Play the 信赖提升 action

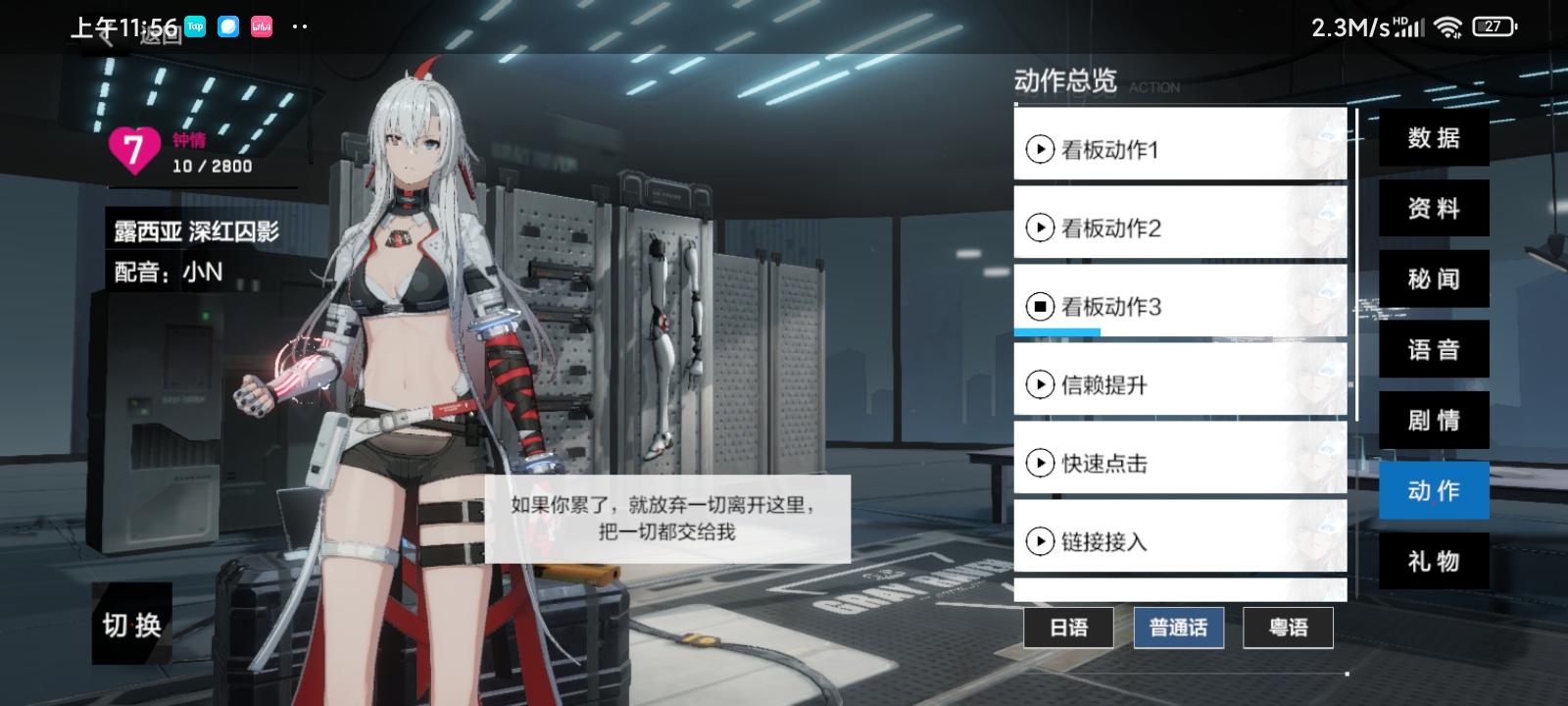[1039, 384]
